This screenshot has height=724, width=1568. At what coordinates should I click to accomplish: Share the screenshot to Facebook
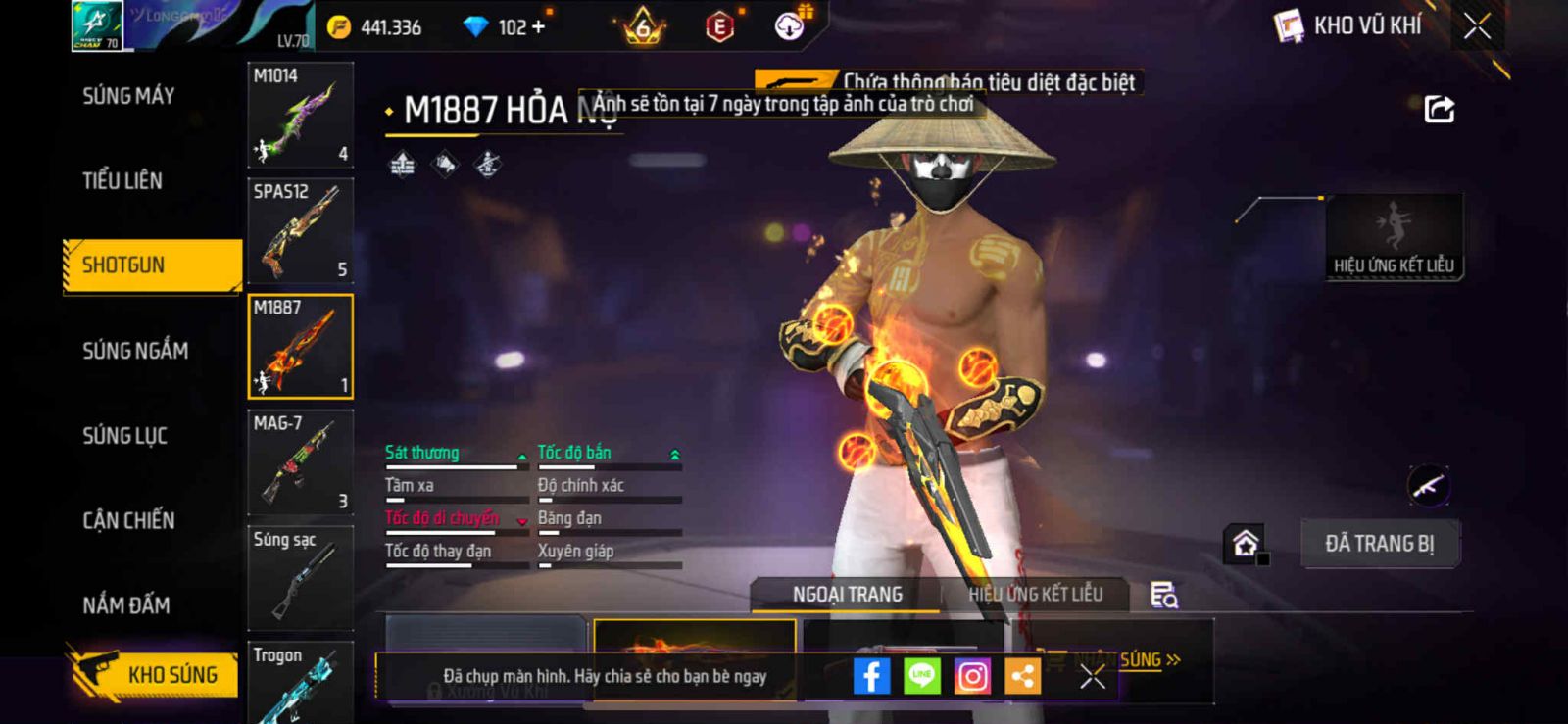pos(871,676)
